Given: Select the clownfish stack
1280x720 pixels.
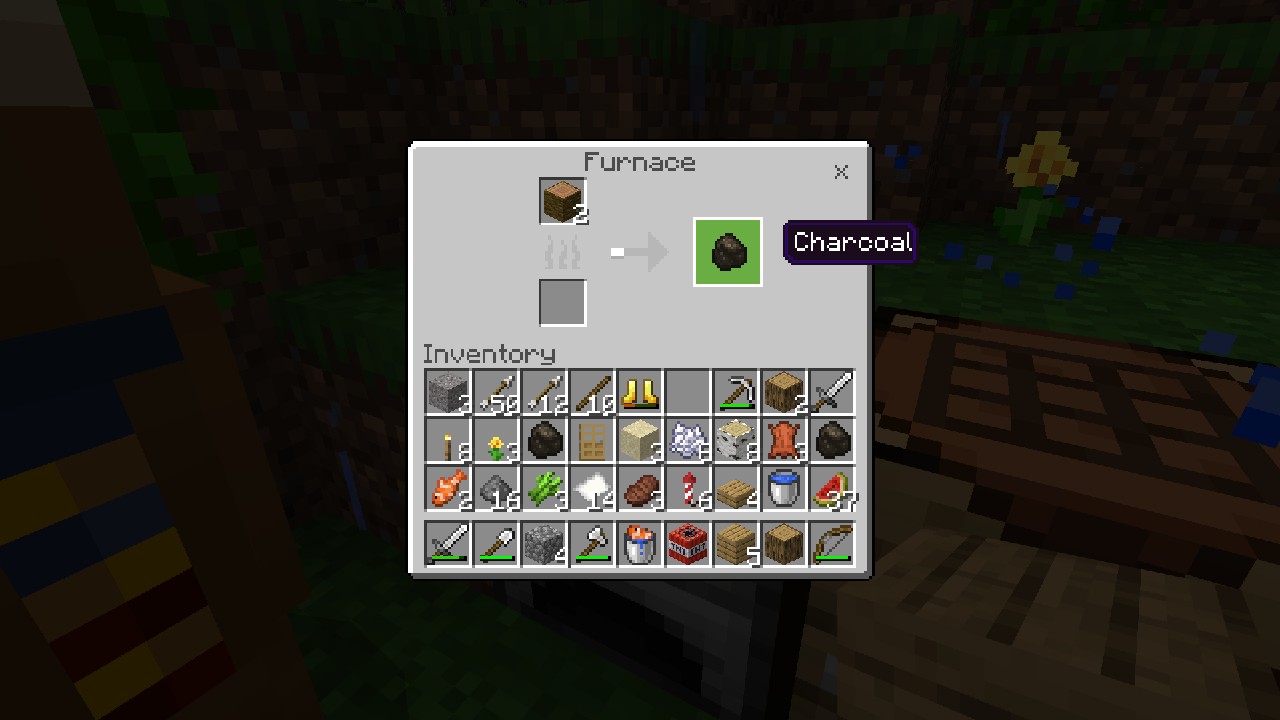Looking at the screenshot, I should pos(447,489).
